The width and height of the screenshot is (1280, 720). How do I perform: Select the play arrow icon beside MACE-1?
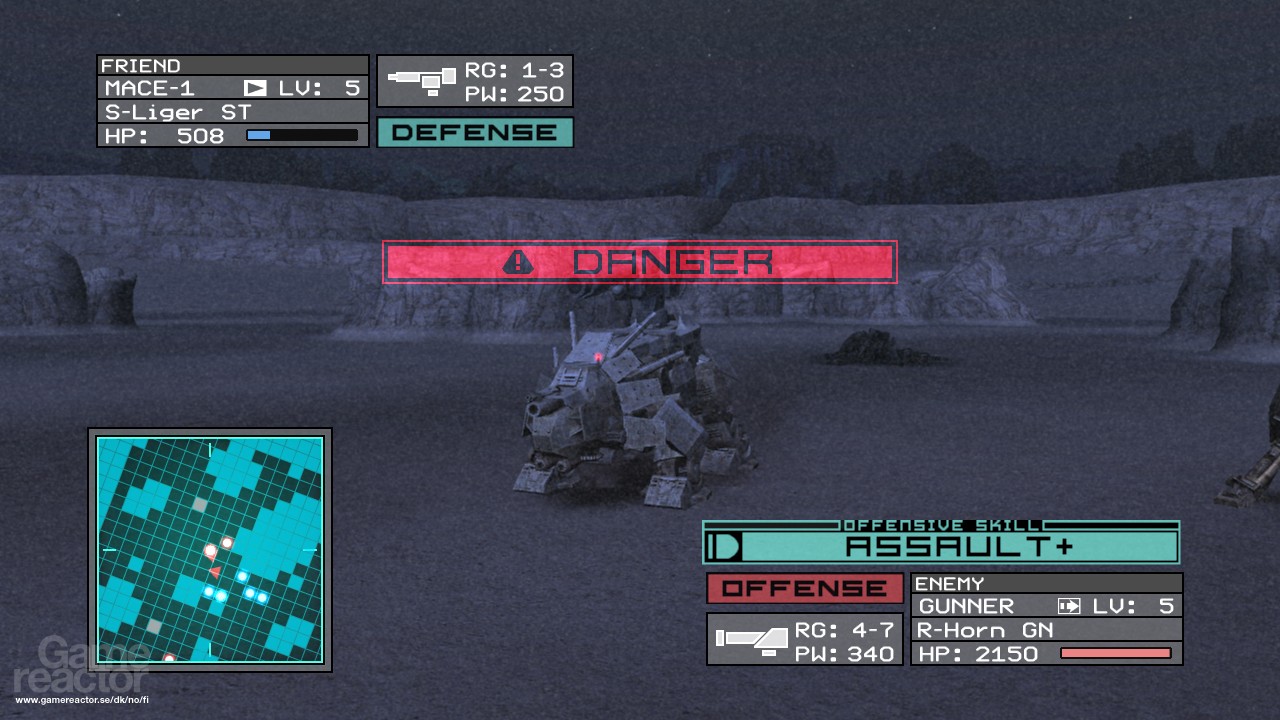255,88
